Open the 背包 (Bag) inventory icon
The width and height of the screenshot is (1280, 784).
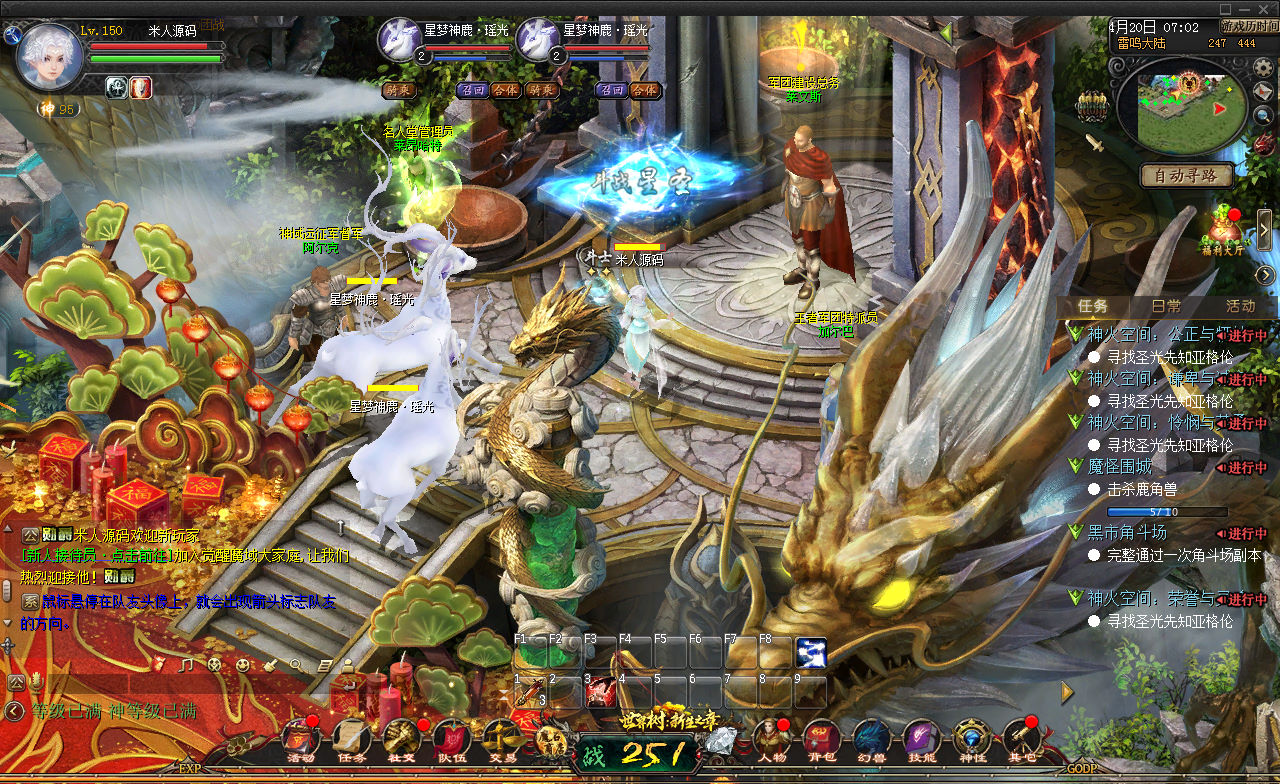[x=822, y=738]
